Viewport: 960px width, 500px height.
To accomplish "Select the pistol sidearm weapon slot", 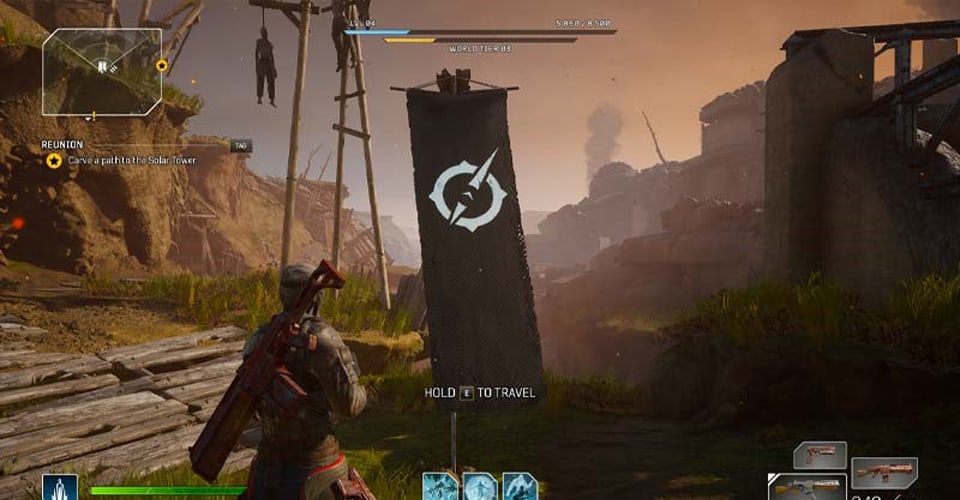I will pos(820,456).
